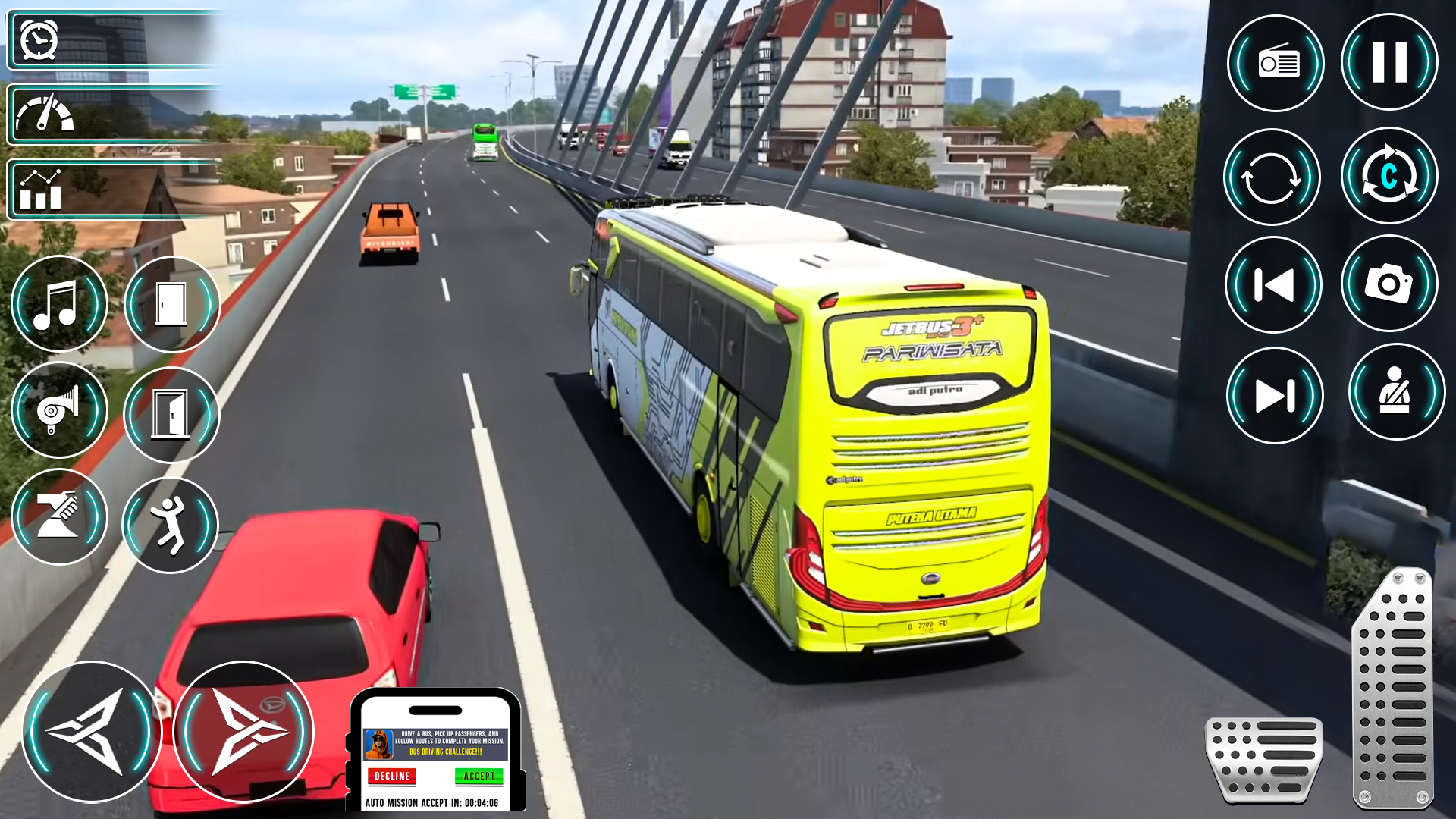Open the front bus door

(171, 303)
